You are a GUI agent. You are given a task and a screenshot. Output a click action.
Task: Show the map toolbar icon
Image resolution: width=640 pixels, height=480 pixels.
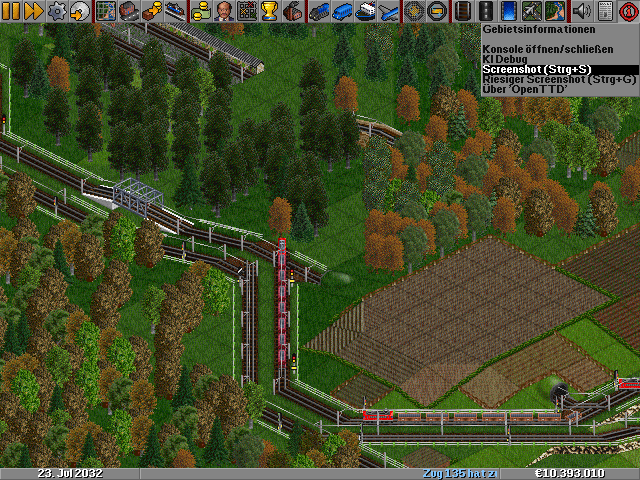[x=106, y=11]
